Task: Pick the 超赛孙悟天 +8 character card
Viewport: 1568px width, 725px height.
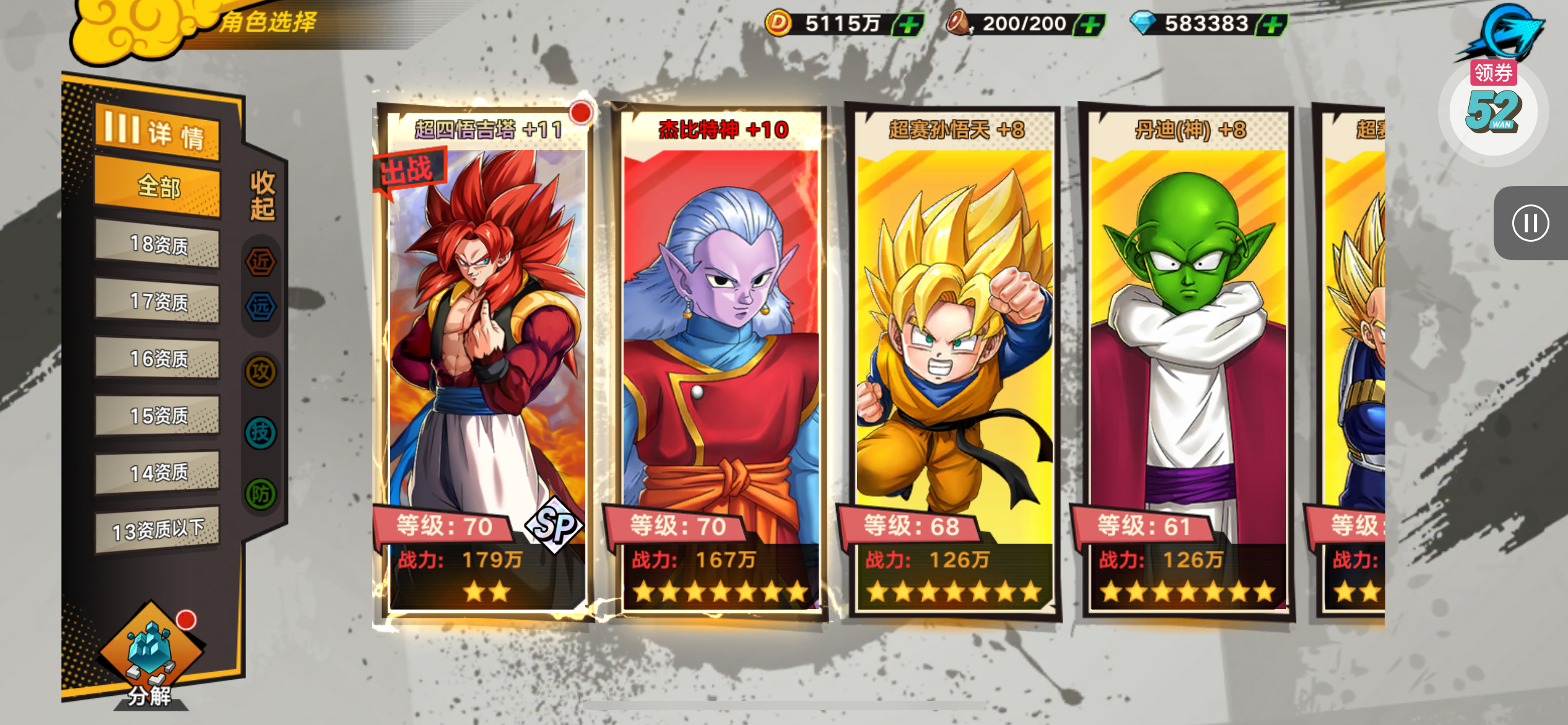Action: [x=954, y=359]
